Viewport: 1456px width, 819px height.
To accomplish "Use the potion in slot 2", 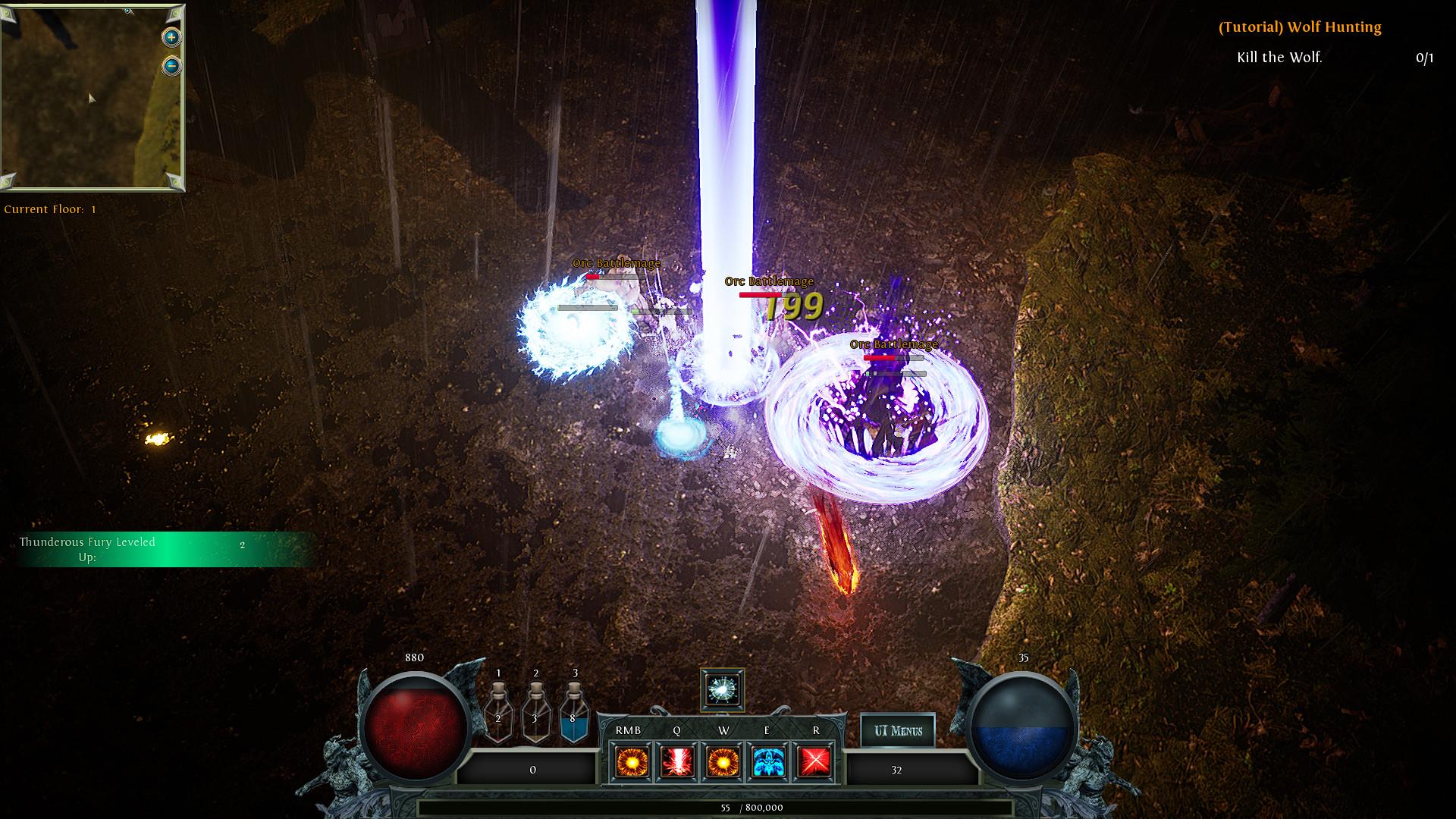I will (537, 713).
